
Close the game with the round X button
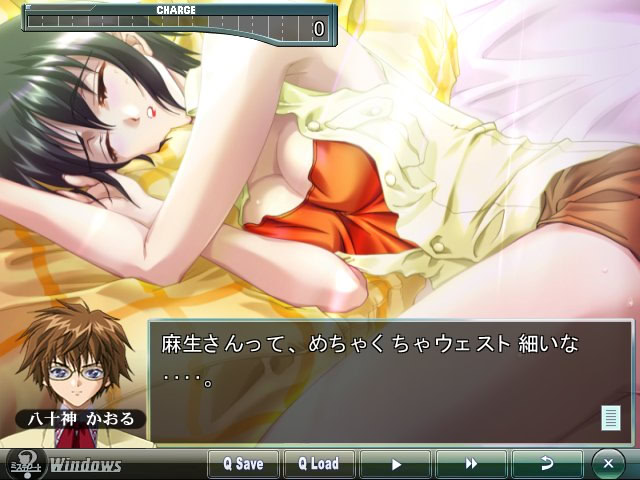[608, 464]
